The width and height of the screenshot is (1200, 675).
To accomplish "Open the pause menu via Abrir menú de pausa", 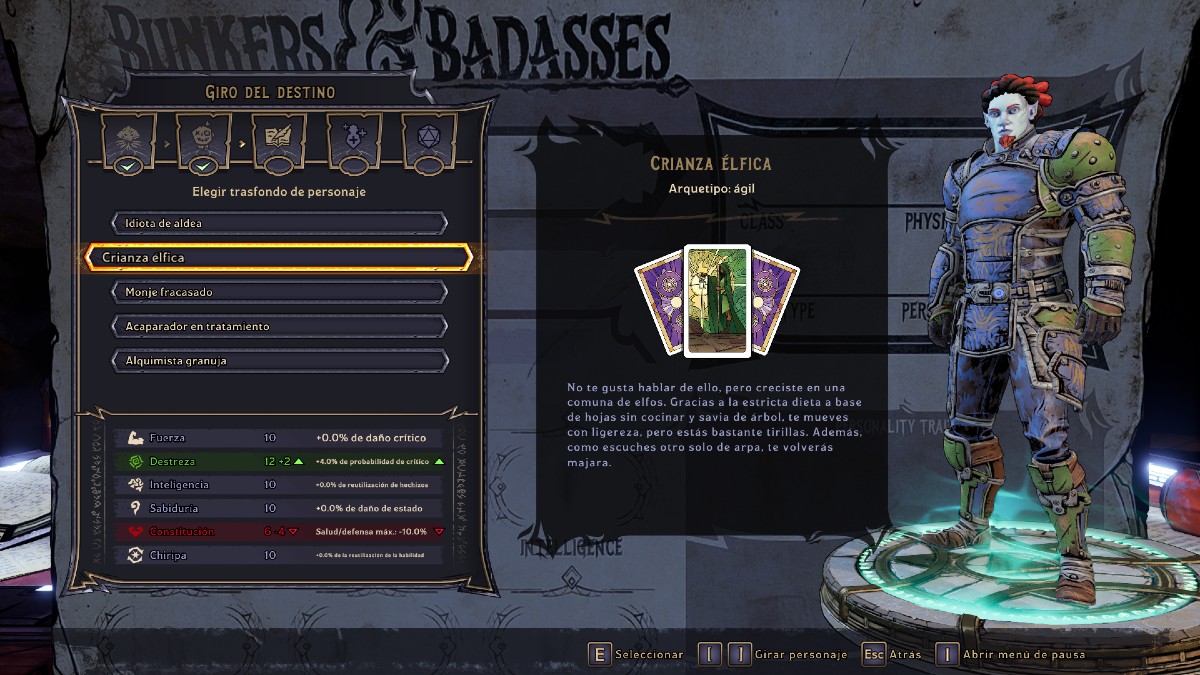I will point(1023,655).
